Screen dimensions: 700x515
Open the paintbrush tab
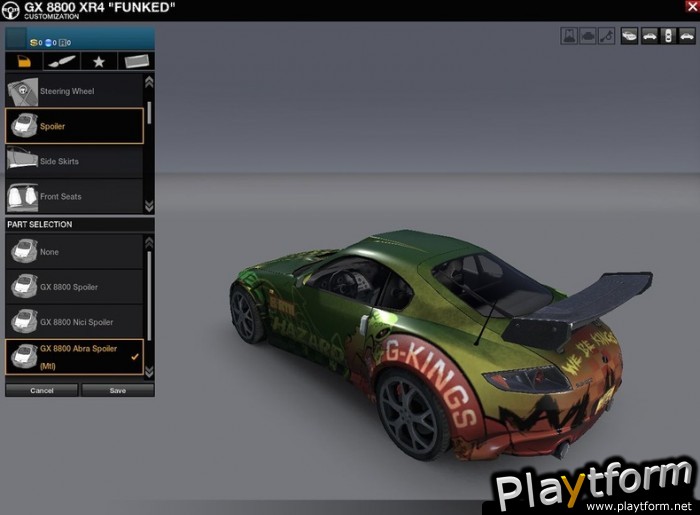coord(62,62)
